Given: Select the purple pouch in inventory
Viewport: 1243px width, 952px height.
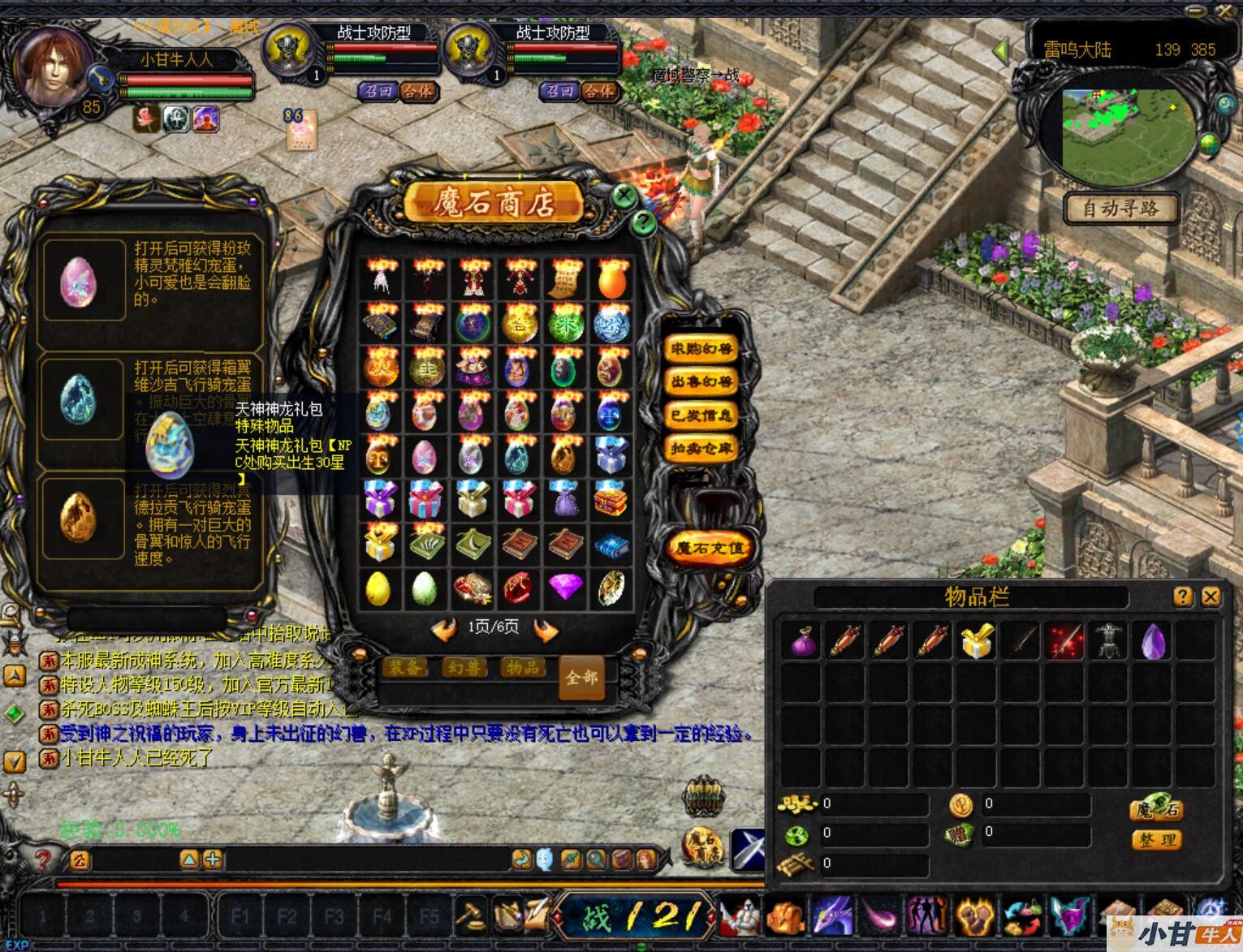Looking at the screenshot, I should [805, 641].
